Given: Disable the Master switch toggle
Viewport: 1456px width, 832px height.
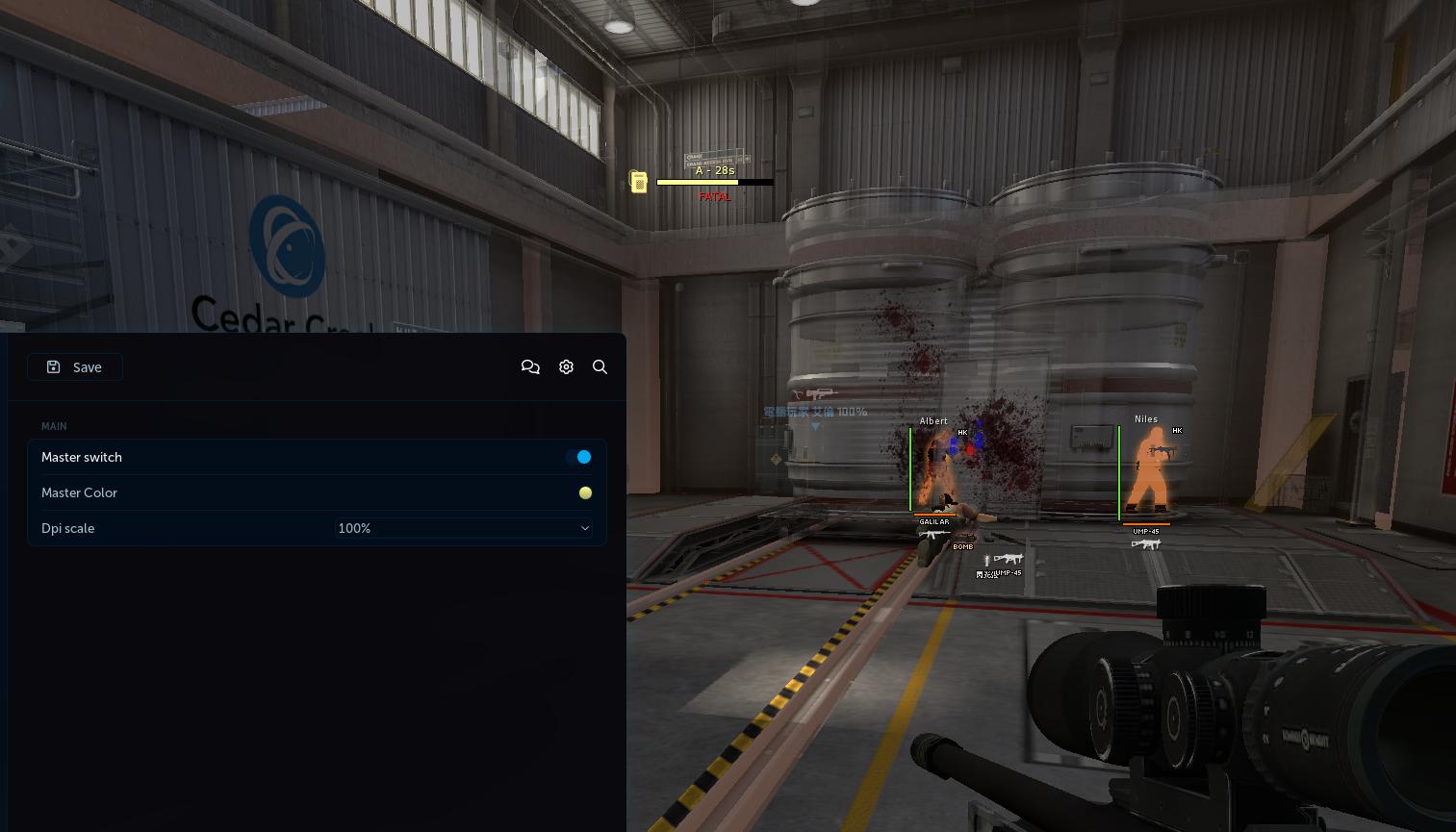Looking at the screenshot, I should tap(583, 457).
